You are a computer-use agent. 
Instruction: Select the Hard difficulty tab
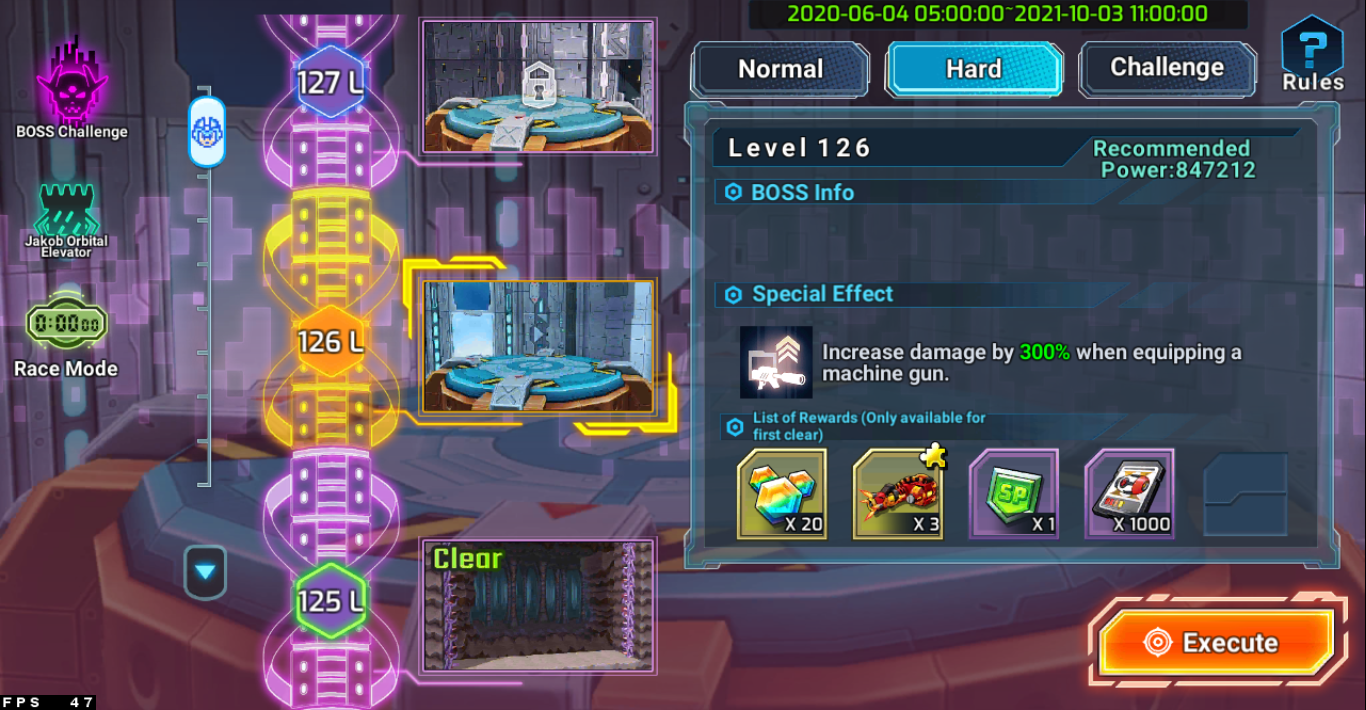click(973, 69)
